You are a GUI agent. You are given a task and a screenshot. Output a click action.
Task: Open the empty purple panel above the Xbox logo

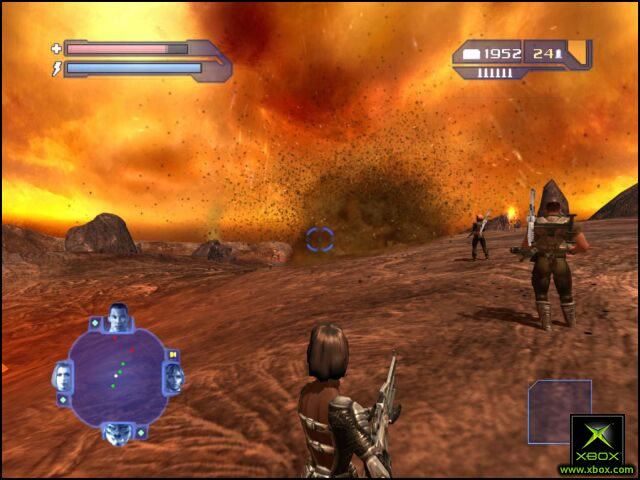tap(559, 409)
